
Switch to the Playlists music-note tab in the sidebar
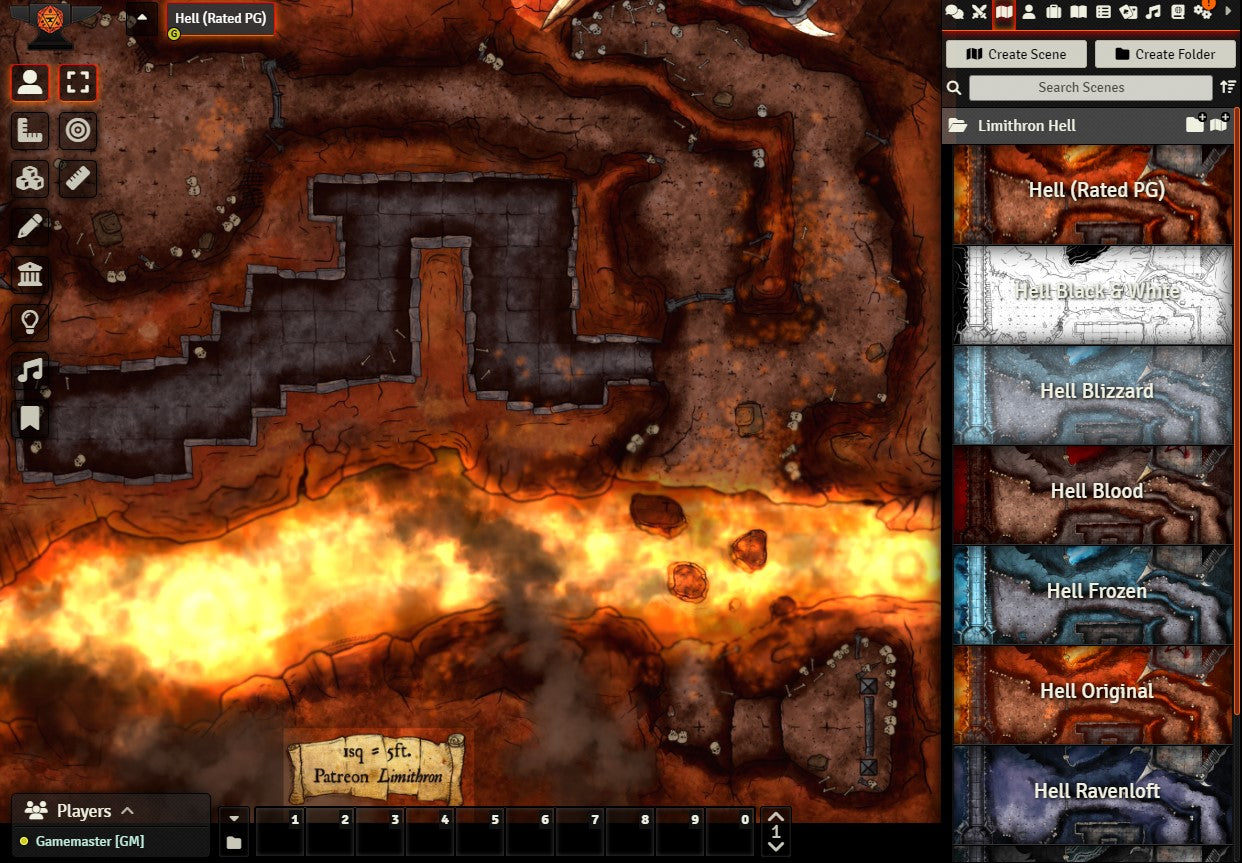[1153, 12]
